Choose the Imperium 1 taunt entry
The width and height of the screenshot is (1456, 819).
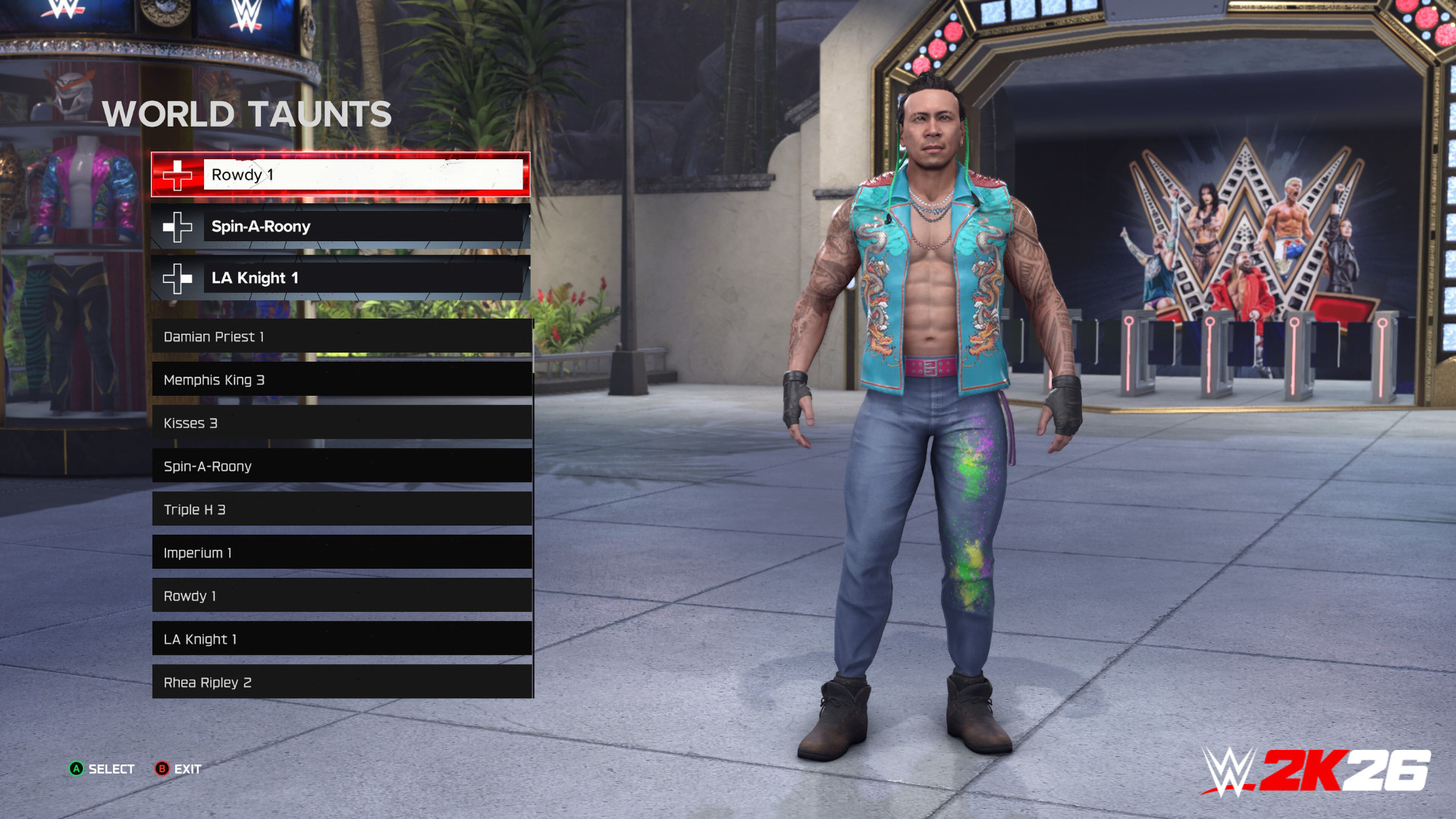(341, 552)
